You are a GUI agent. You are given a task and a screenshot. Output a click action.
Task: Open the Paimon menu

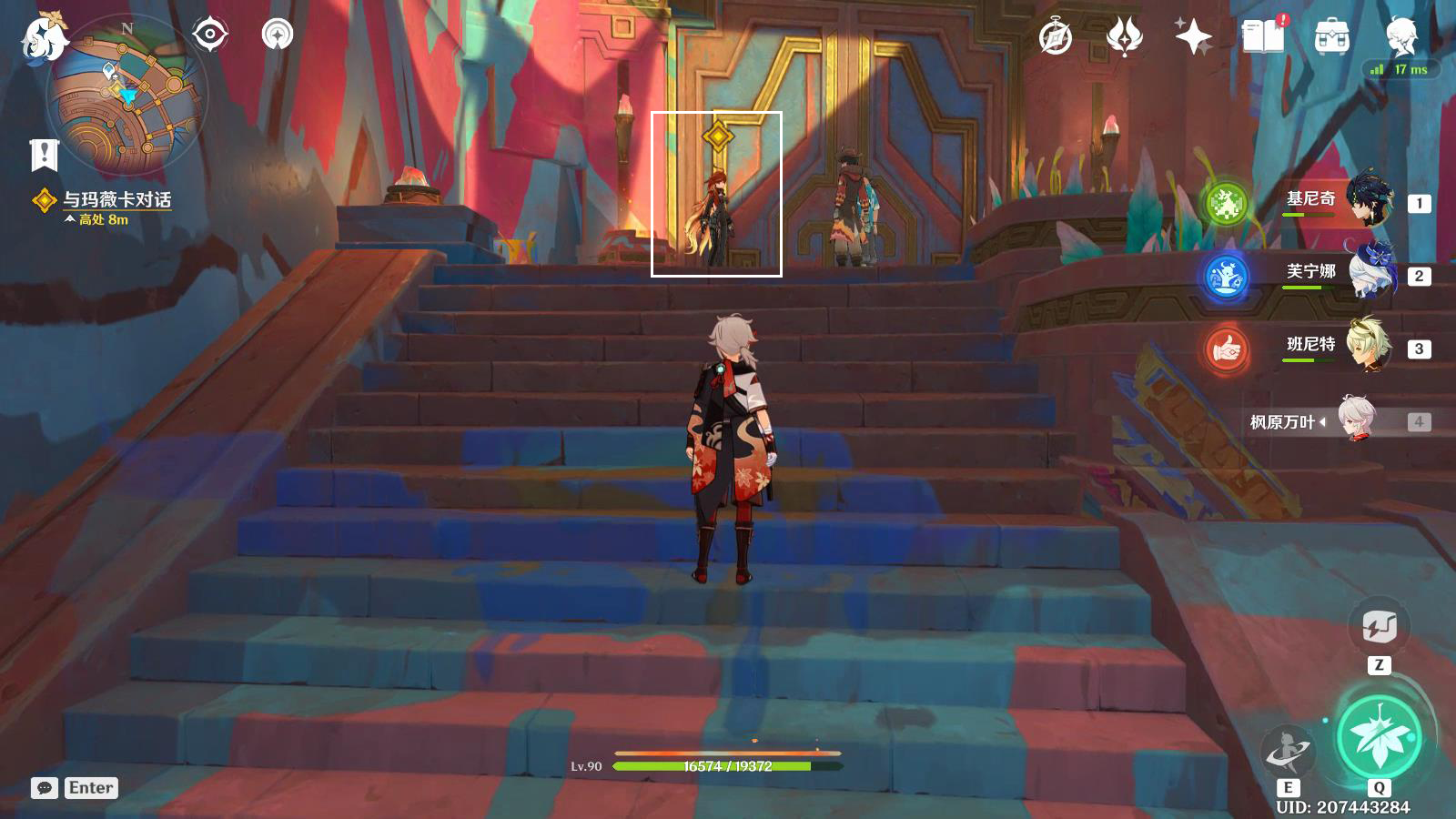click(x=44, y=36)
